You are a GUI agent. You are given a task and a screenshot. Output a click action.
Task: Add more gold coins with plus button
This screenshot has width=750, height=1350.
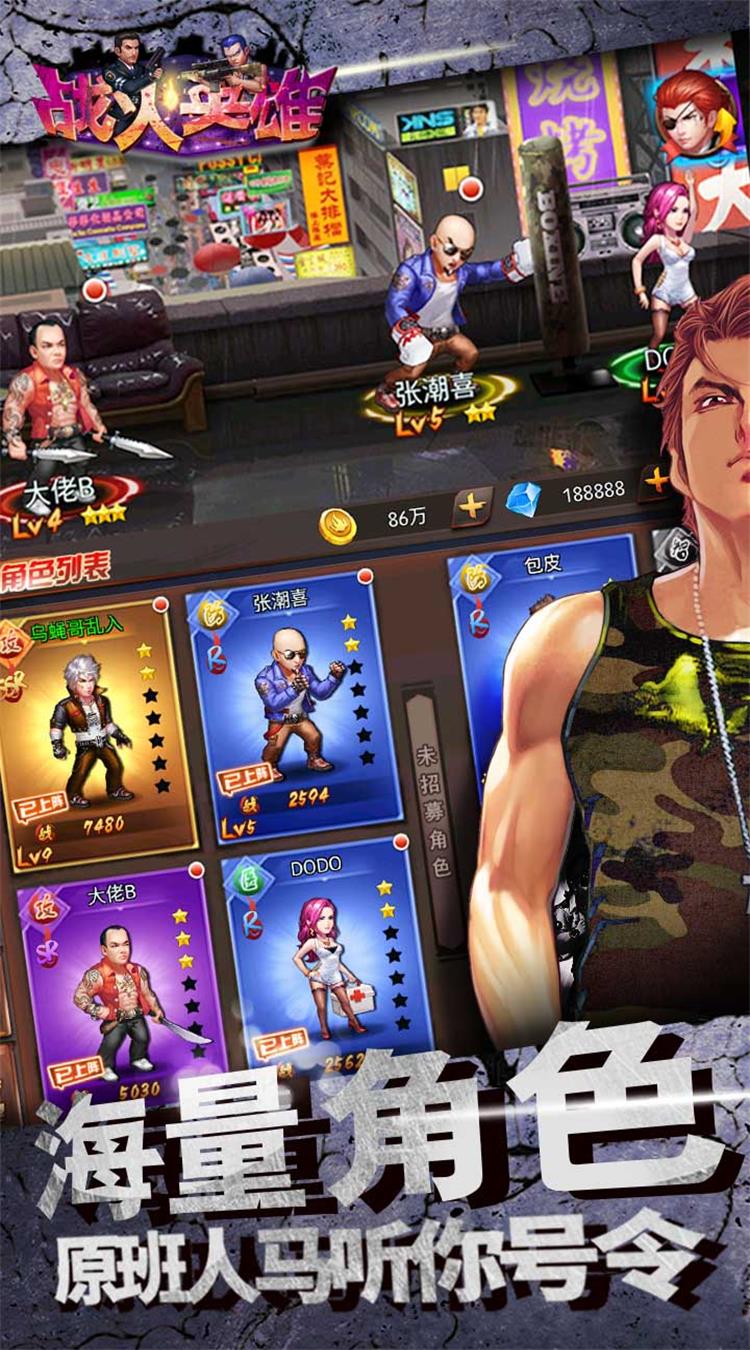pos(470,506)
